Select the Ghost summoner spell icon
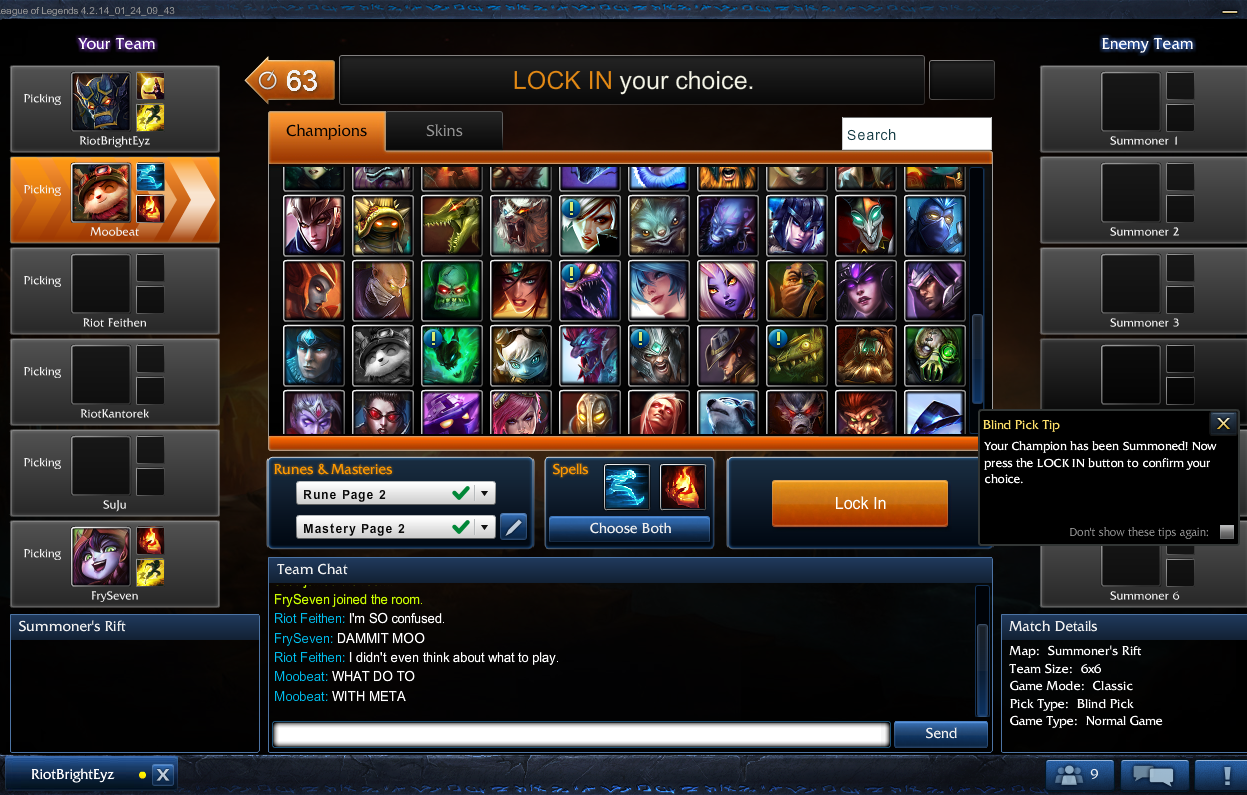Screen dimensions: 1247x795 pyautogui.click(x=627, y=487)
